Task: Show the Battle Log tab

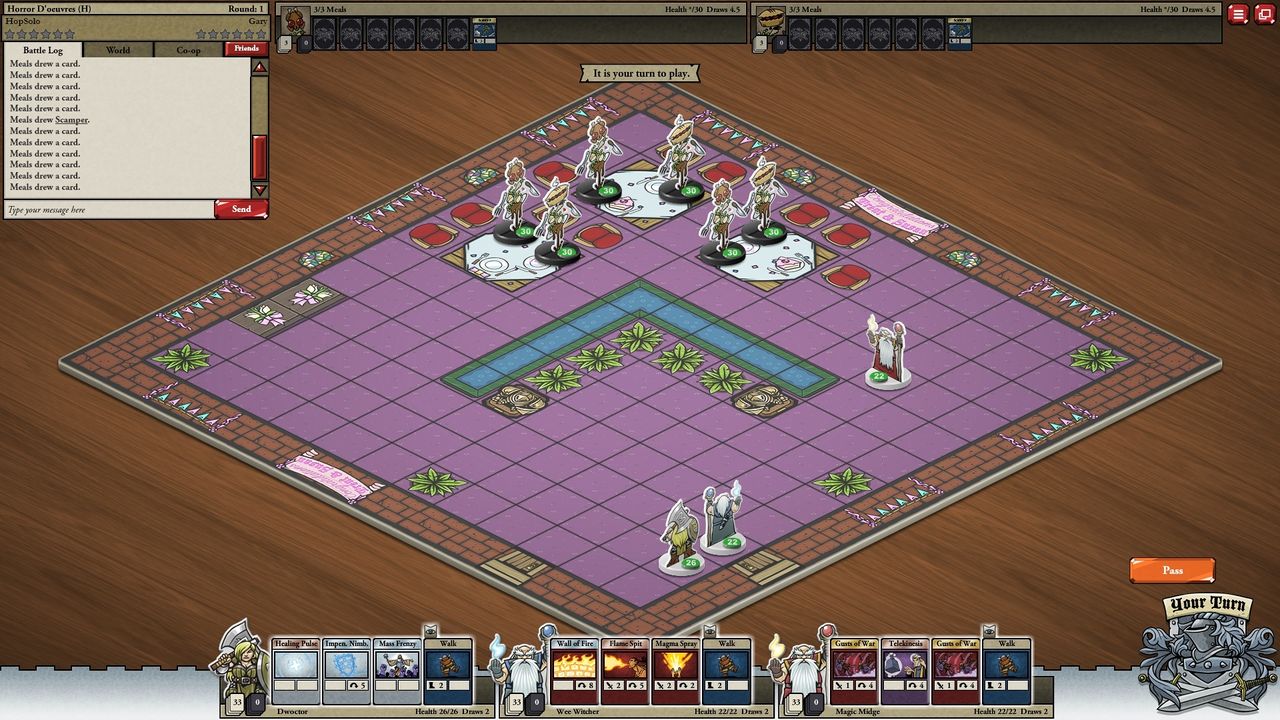Action: click(43, 50)
